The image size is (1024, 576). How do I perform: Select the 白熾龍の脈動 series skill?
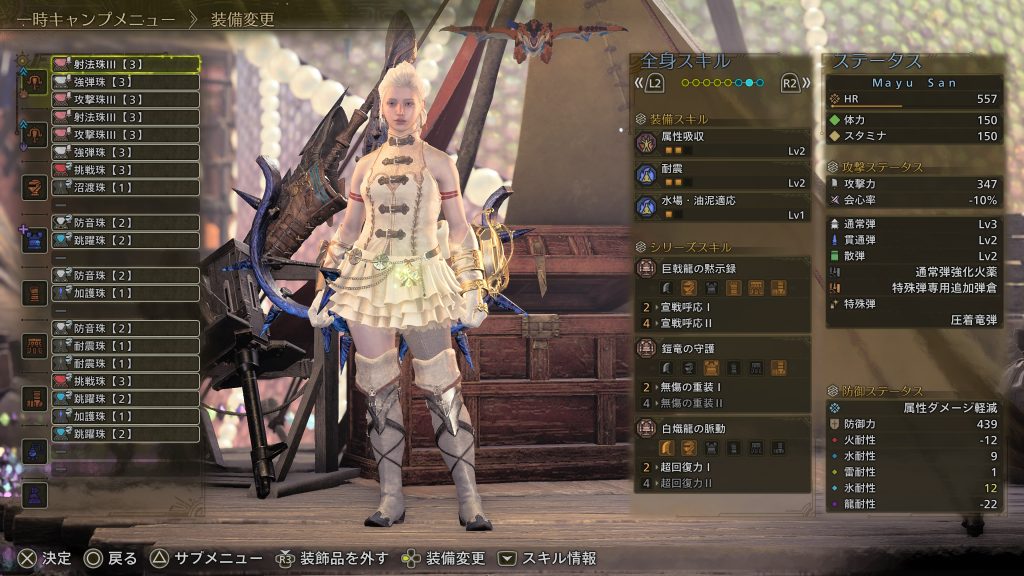(722, 428)
